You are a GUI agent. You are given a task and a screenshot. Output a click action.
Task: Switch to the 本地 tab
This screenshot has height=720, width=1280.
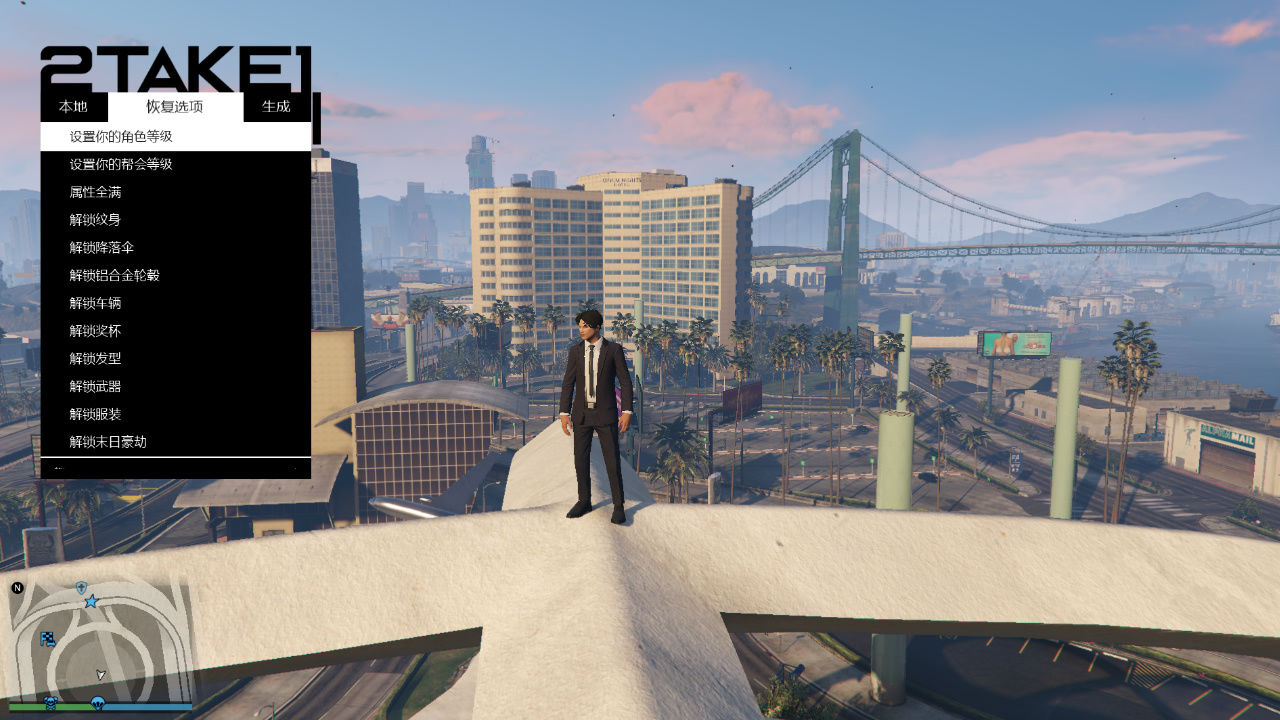[75, 106]
